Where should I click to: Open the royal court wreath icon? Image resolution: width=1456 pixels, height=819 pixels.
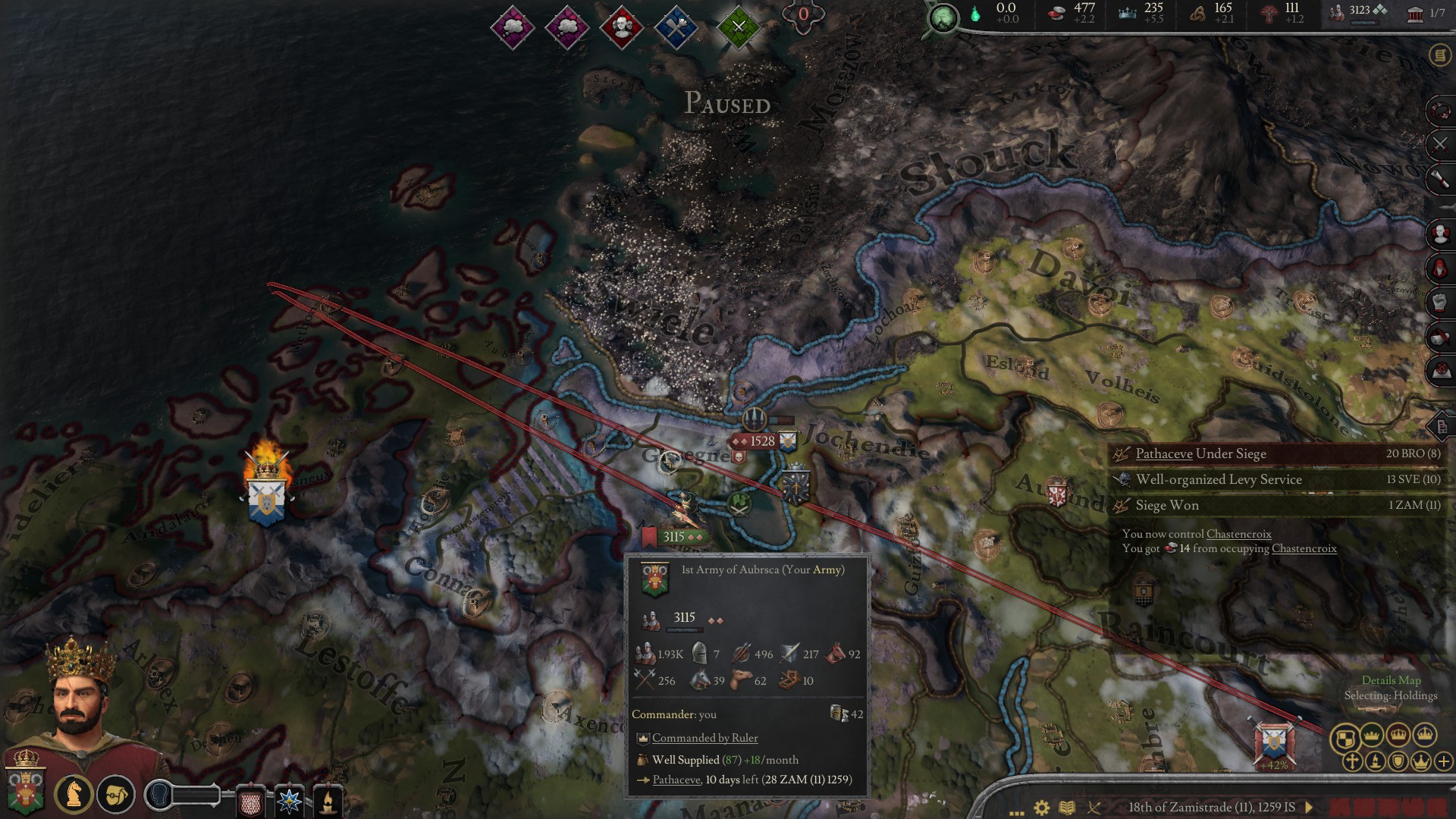(x=1439, y=110)
